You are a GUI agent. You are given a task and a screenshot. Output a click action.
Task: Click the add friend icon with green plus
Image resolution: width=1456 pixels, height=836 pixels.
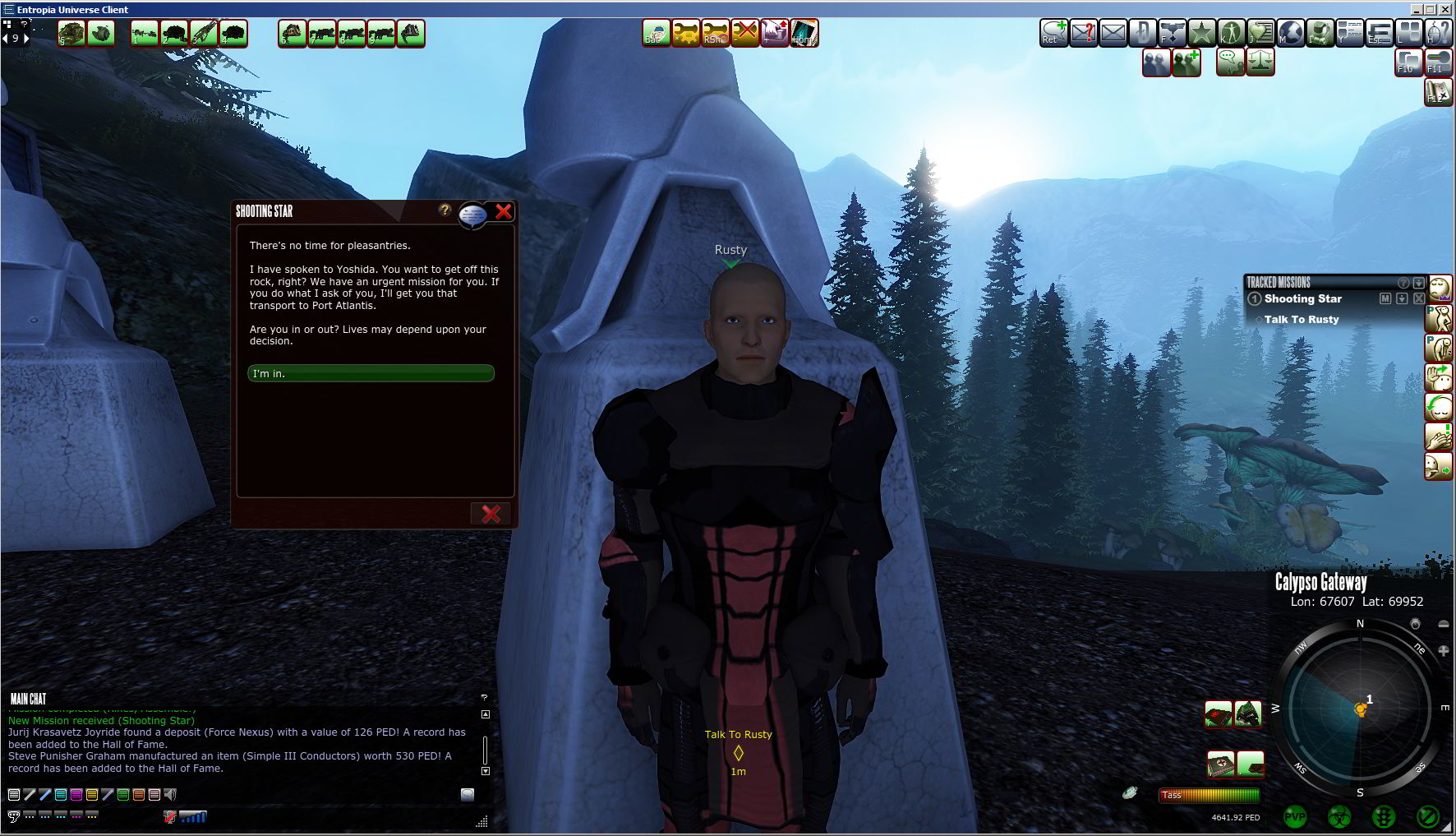(1186, 62)
